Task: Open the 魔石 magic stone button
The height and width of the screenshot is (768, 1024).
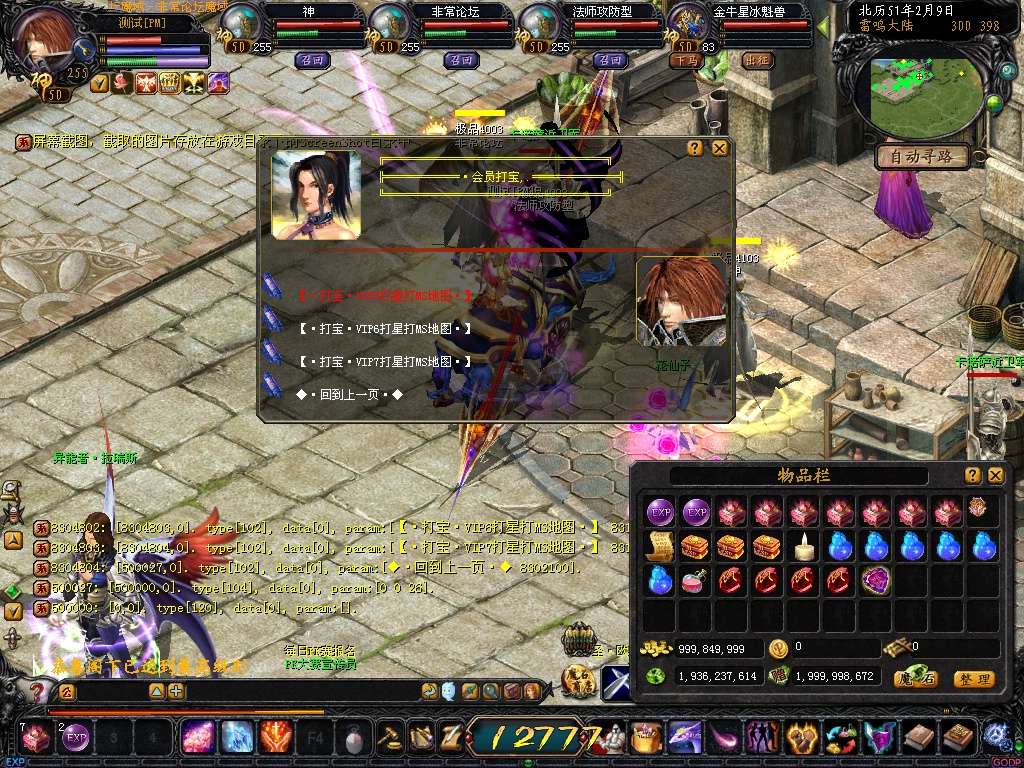Action: coord(915,679)
